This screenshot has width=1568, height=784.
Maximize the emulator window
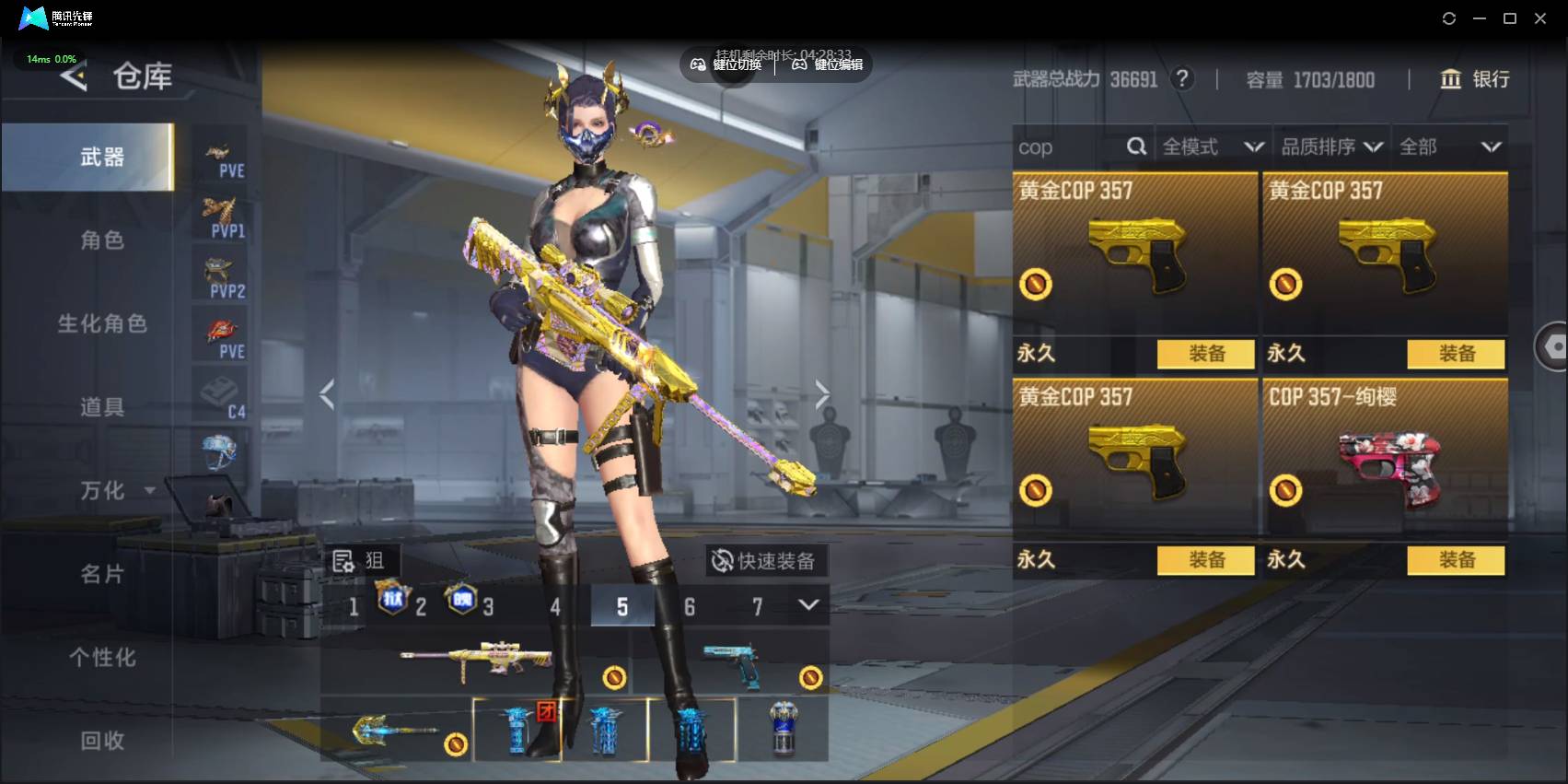(x=1510, y=18)
